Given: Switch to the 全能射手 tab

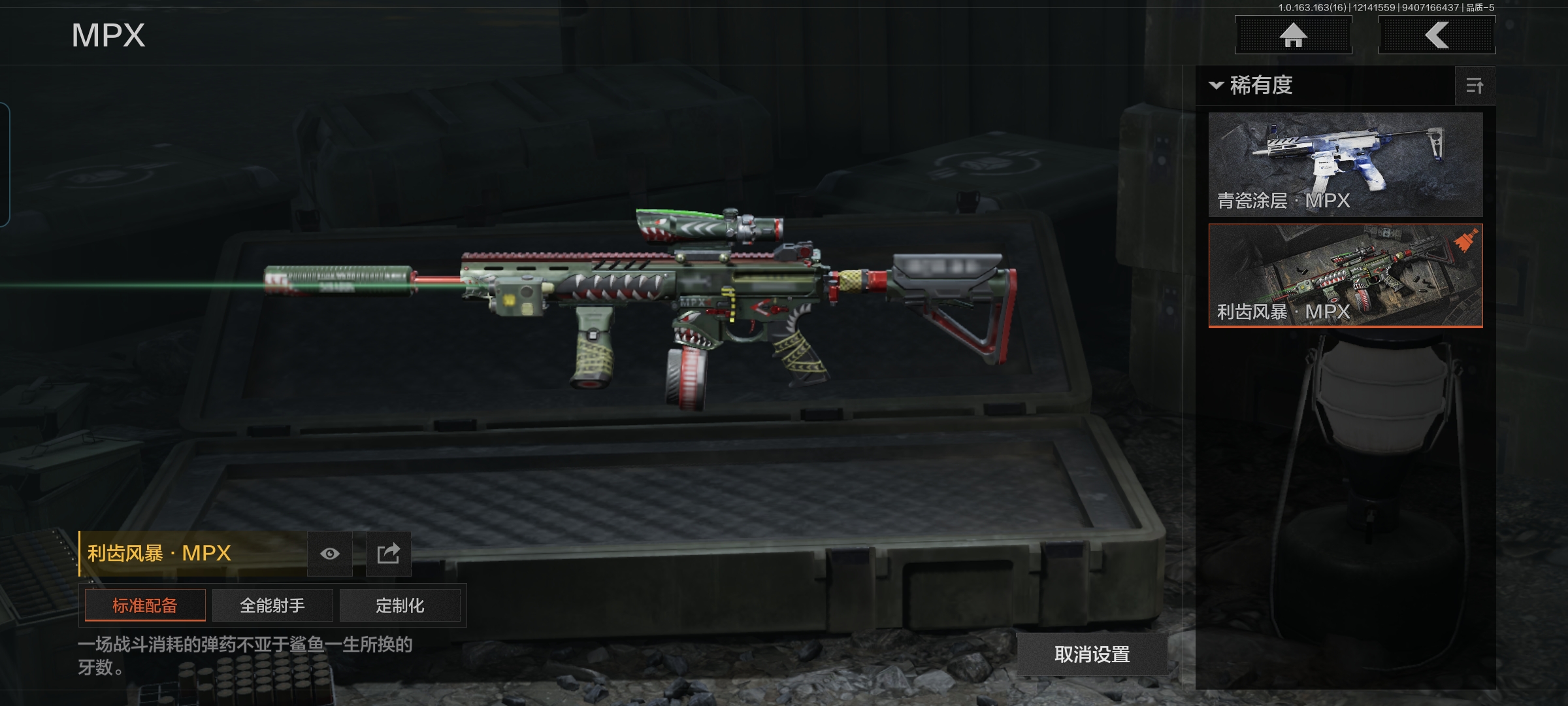Looking at the screenshot, I should pos(272,605).
